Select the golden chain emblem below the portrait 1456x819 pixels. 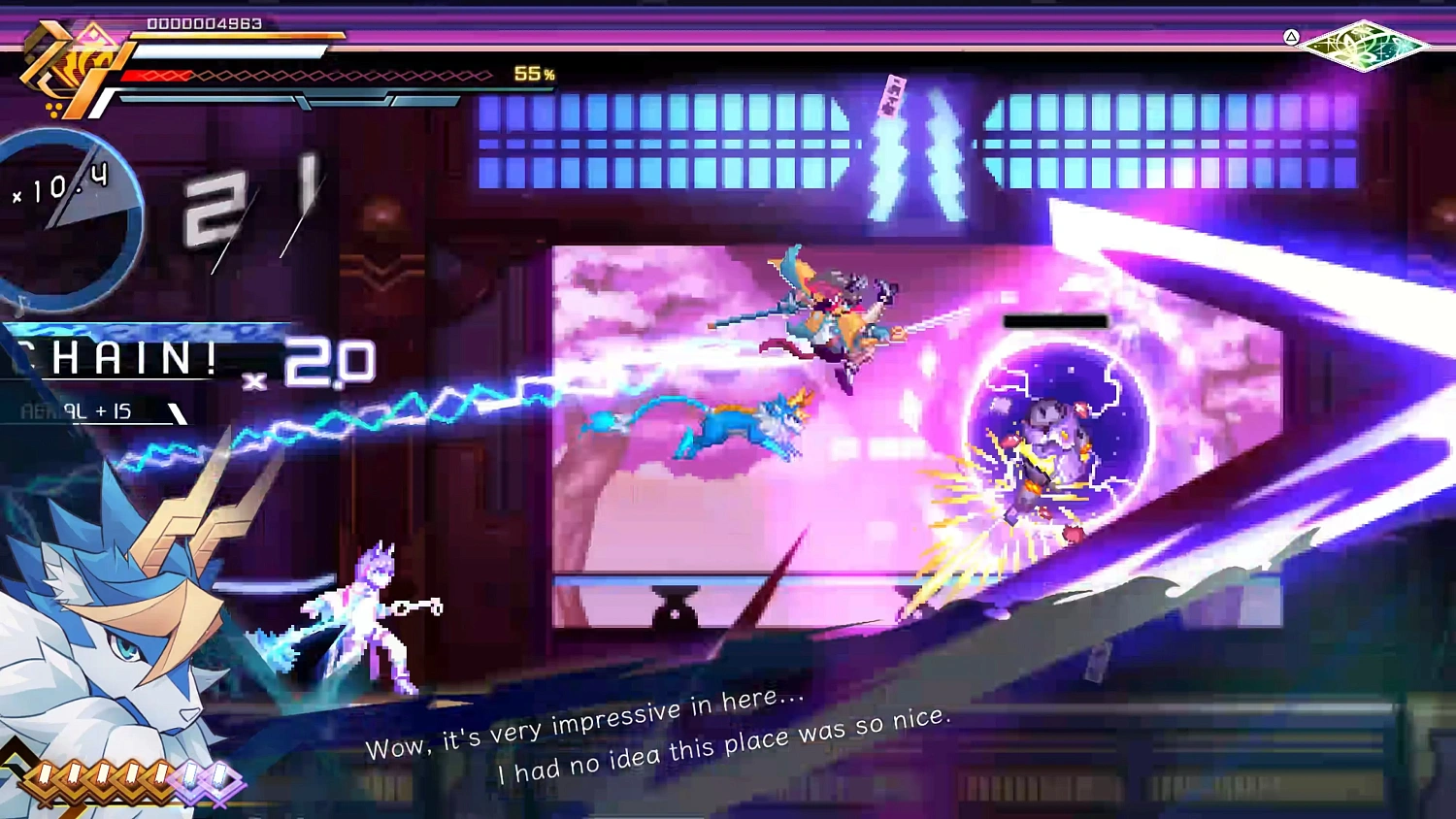coord(107,774)
